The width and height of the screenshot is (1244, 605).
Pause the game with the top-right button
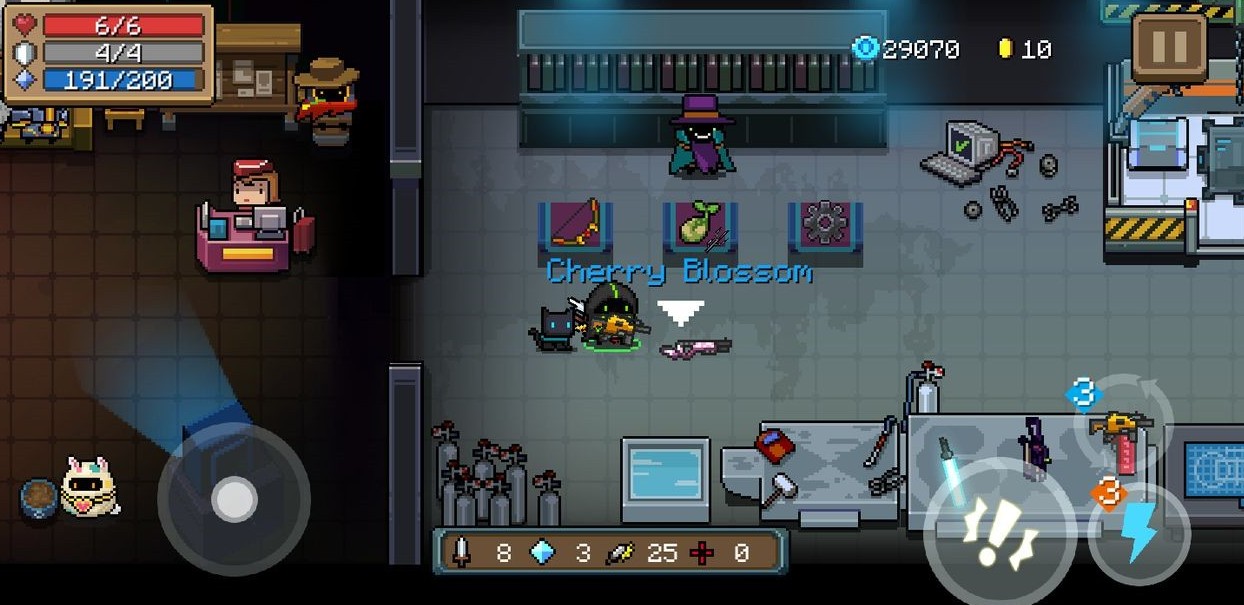[x=1169, y=47]
